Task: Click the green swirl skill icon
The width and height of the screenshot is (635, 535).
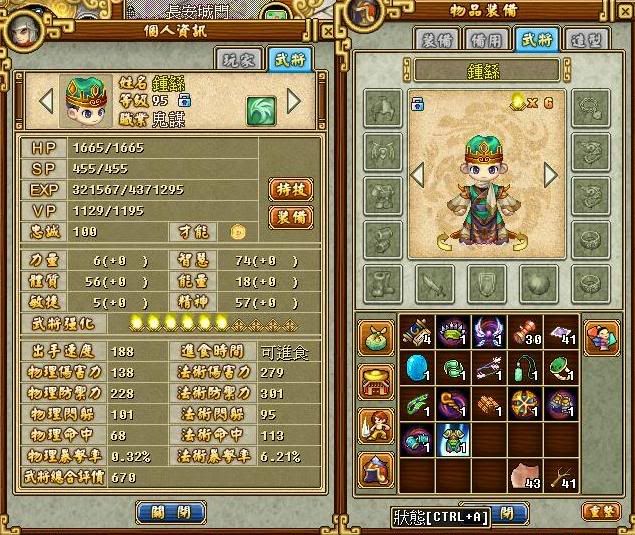Action: tap(260, 108)
